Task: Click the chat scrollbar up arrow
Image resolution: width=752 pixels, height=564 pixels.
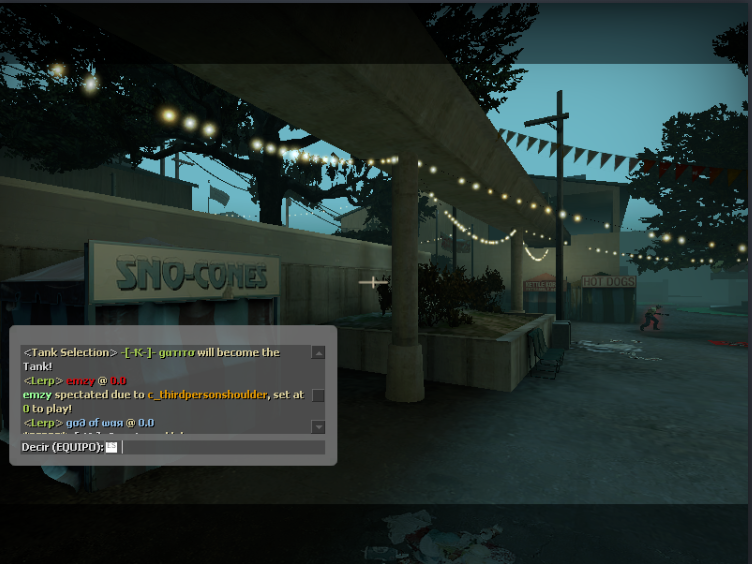Action: (318, 353)
